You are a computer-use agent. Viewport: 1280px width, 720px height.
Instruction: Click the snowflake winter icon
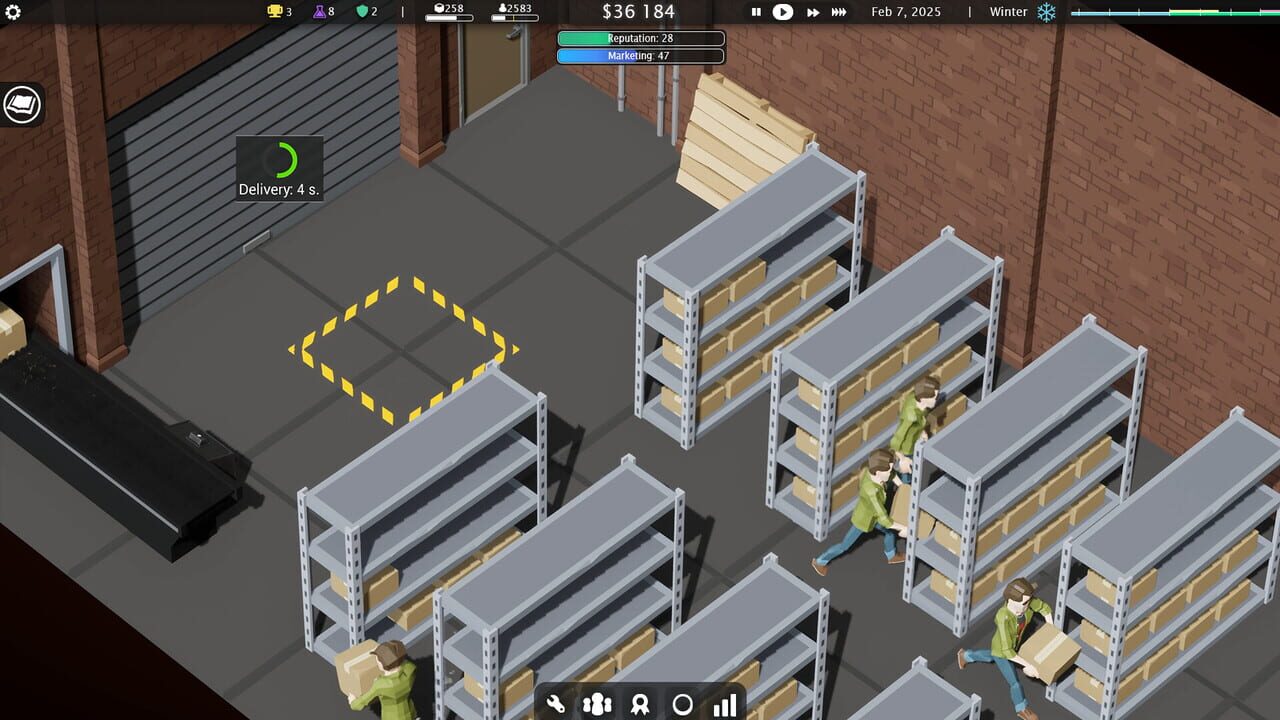(x=1048, y=12)
